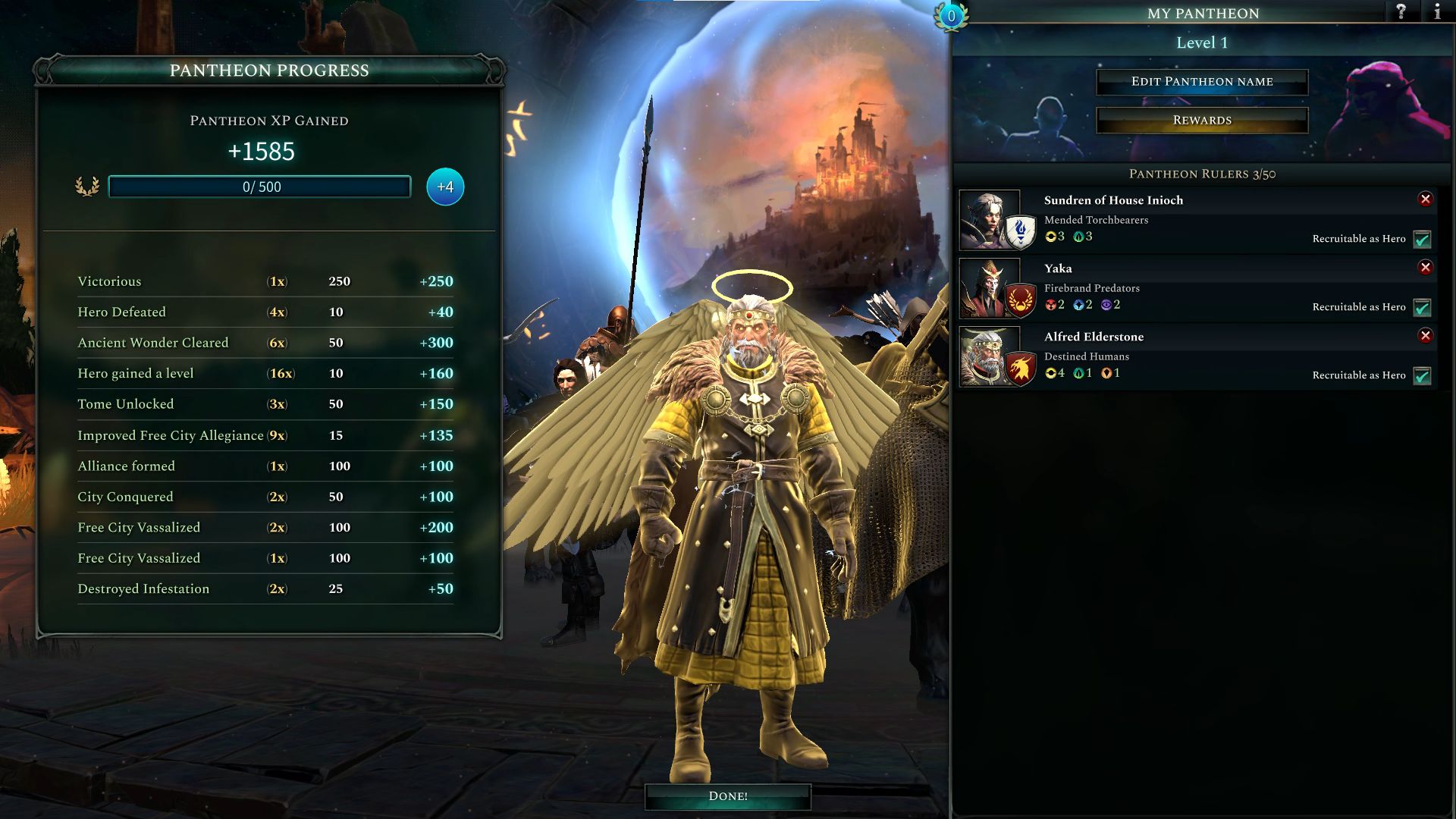Screen dimensions: 1456x819
Task: Click the Edit Pantheon Name button
Action: [x=1202, y=81]
